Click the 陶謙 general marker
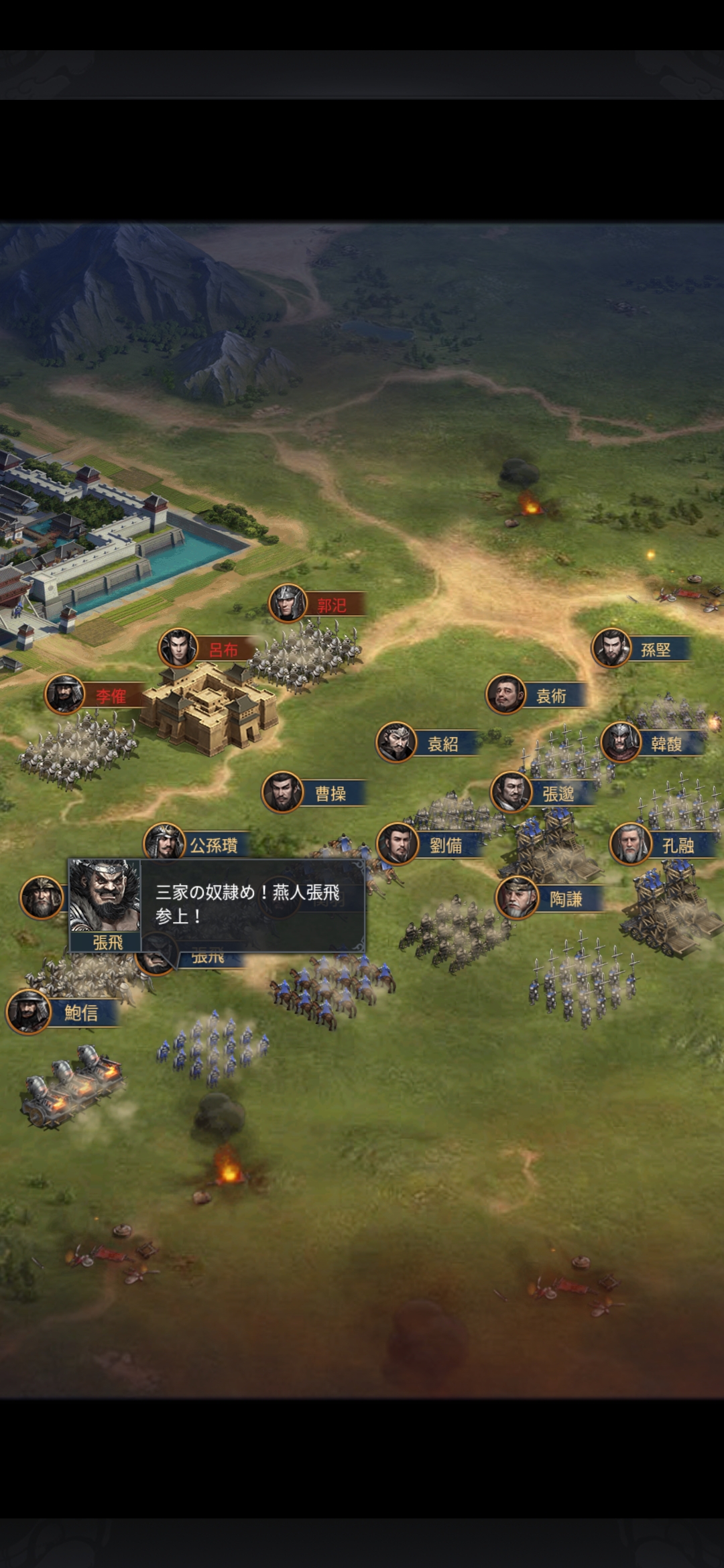724x1568 pixels. tap(550, 899)
